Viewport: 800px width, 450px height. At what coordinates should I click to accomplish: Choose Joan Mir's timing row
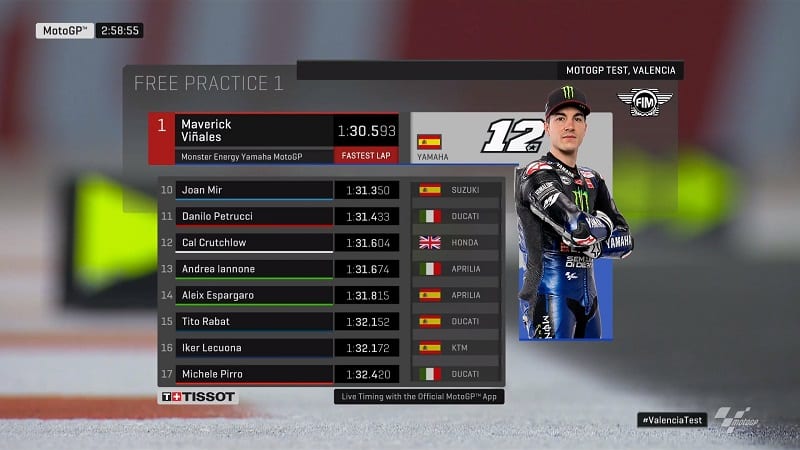click(x=255, y=189)
